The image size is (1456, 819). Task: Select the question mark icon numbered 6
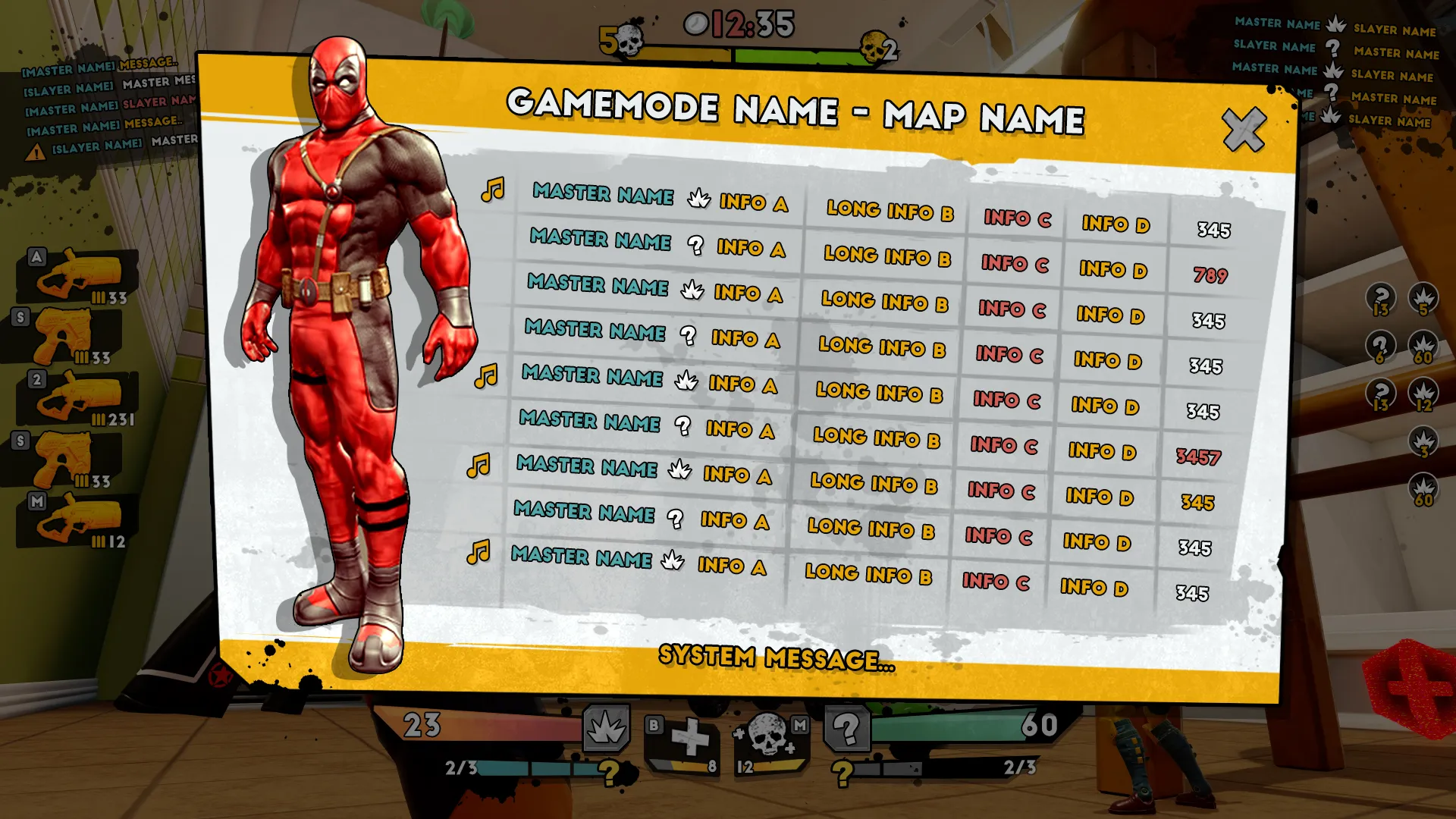(1380, 347)
